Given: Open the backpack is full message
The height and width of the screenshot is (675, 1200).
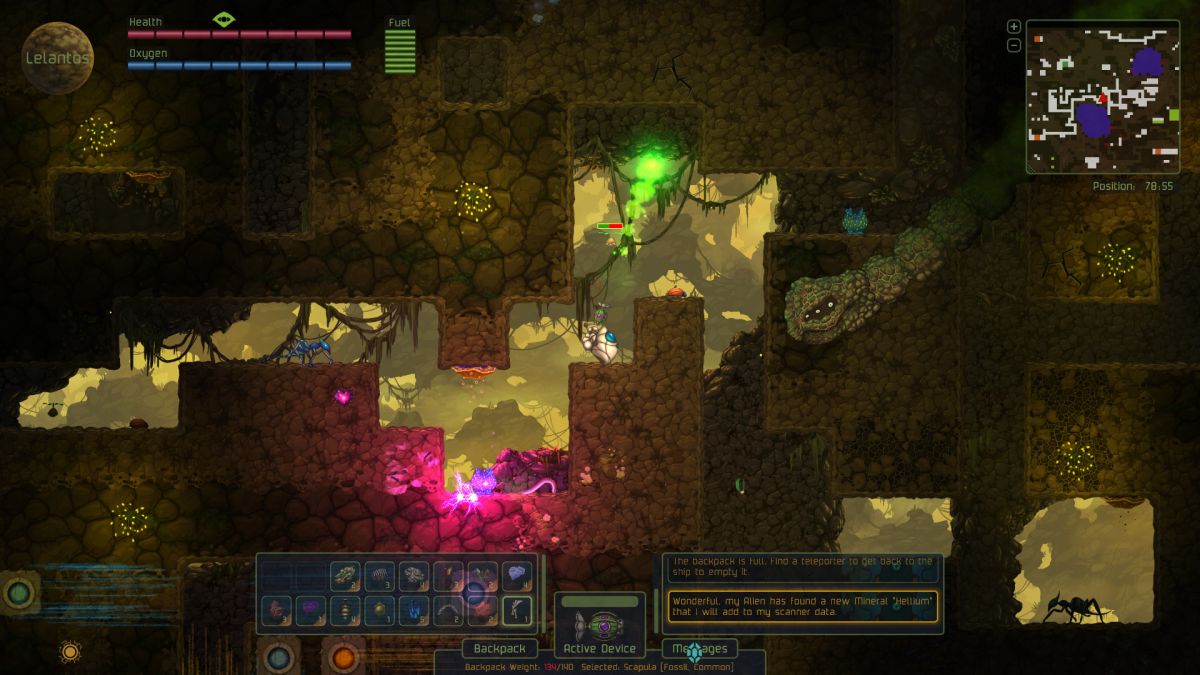Looking at the screenshot, I should 803,567.
